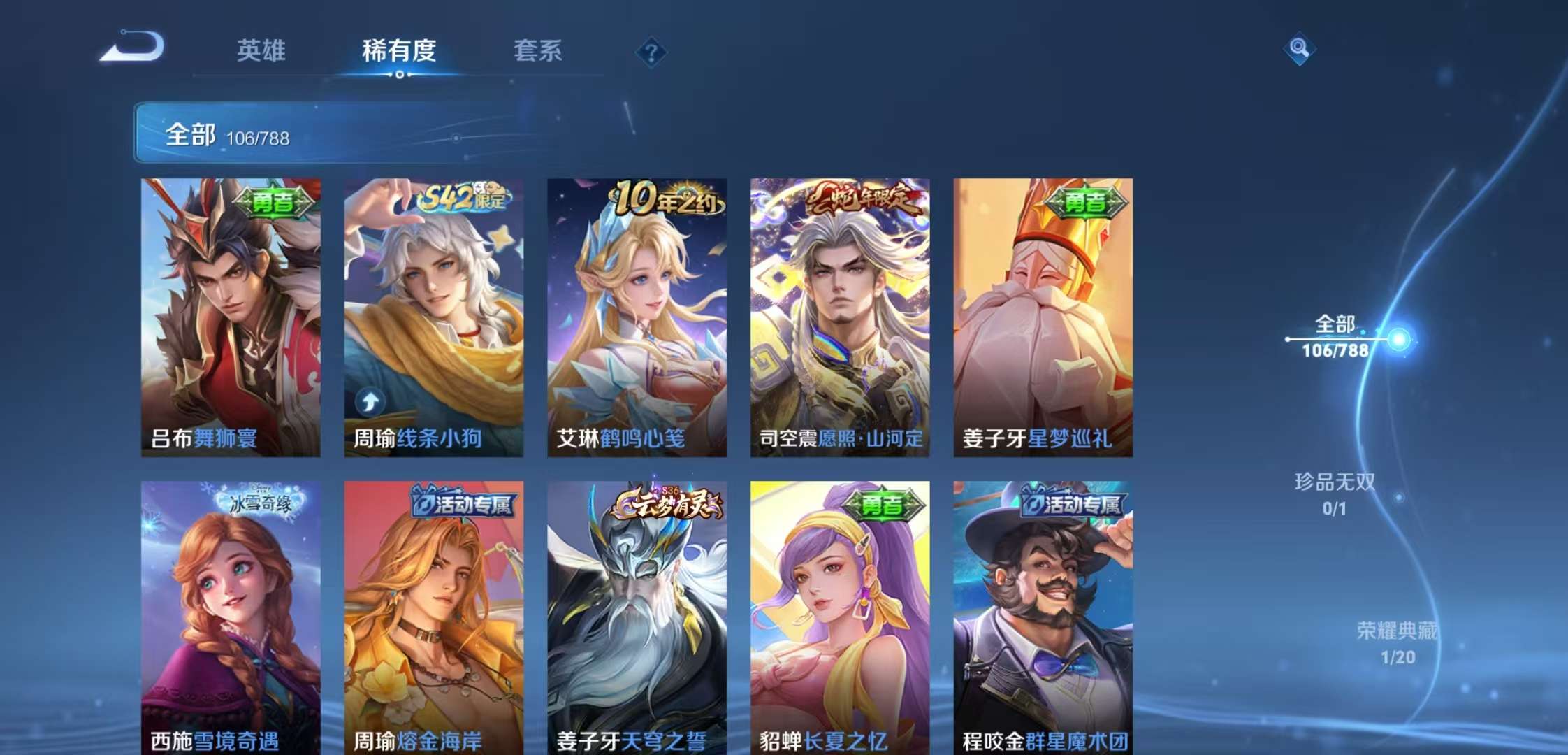Click the S42限定 badge on 周瑜 card

coord(464,198)
